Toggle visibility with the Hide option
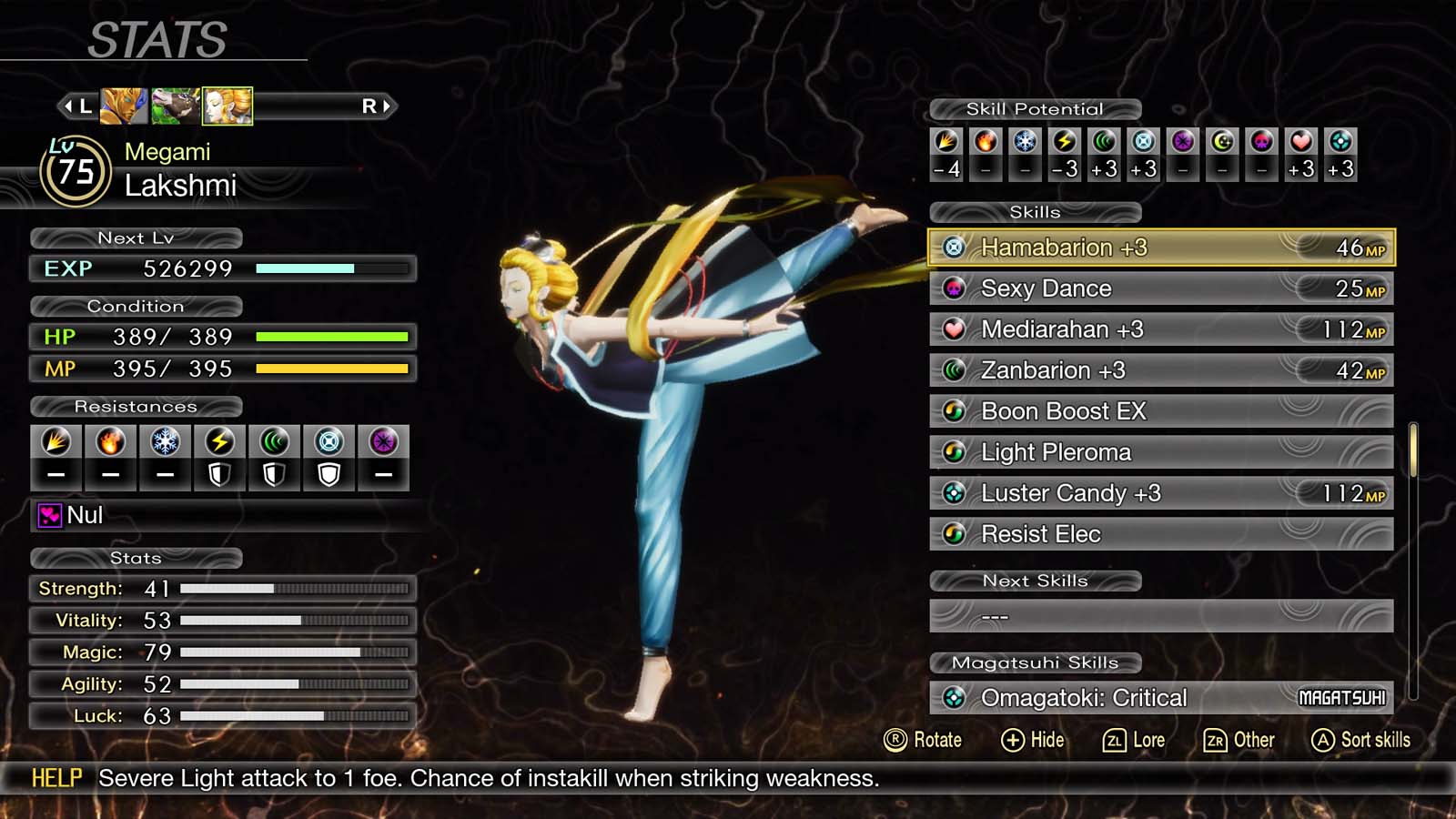The width and height of the screenshot is (1456, 819). (1034, 740)
